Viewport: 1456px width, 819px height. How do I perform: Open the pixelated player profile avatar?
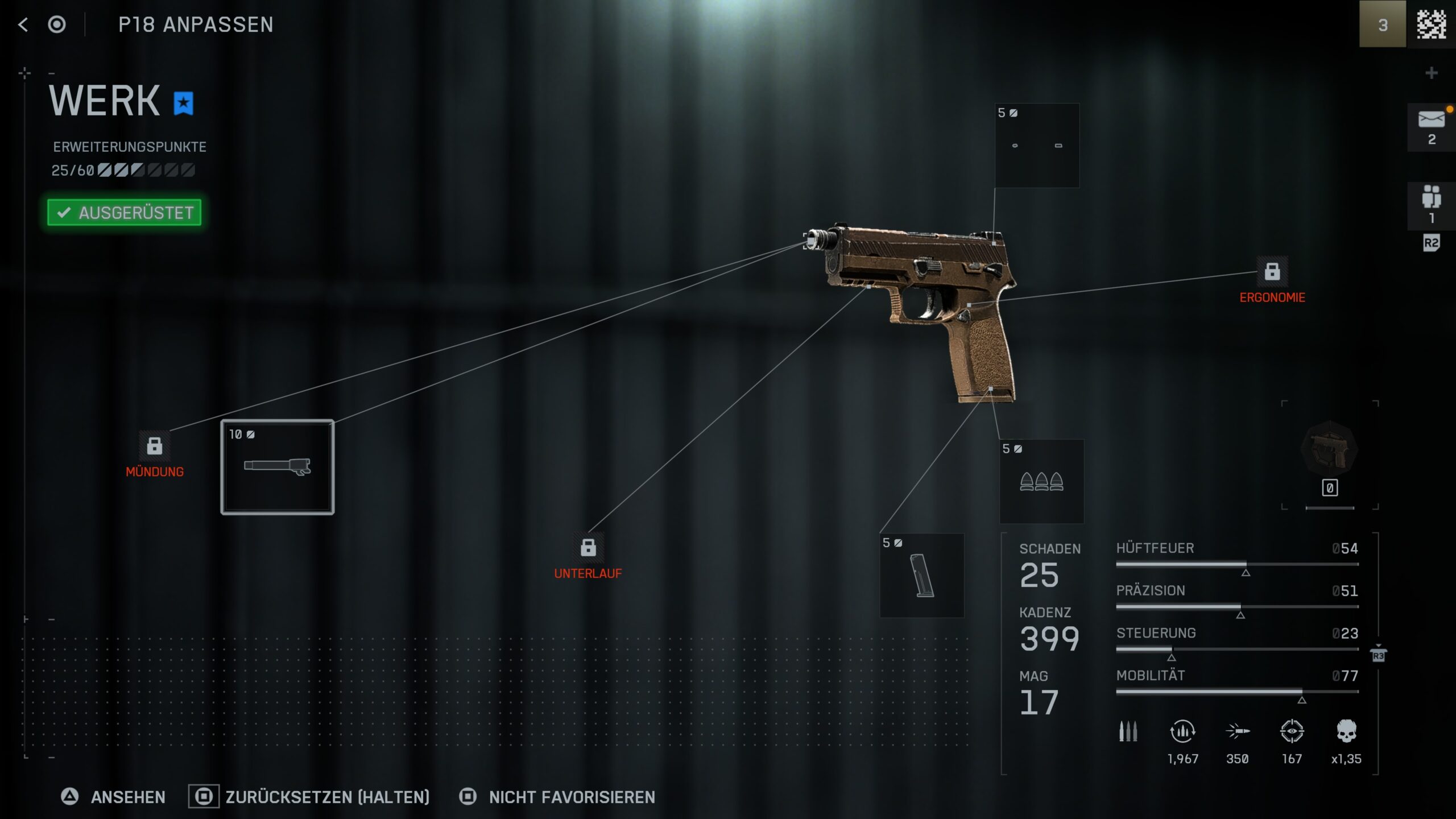pos(1431,24)
